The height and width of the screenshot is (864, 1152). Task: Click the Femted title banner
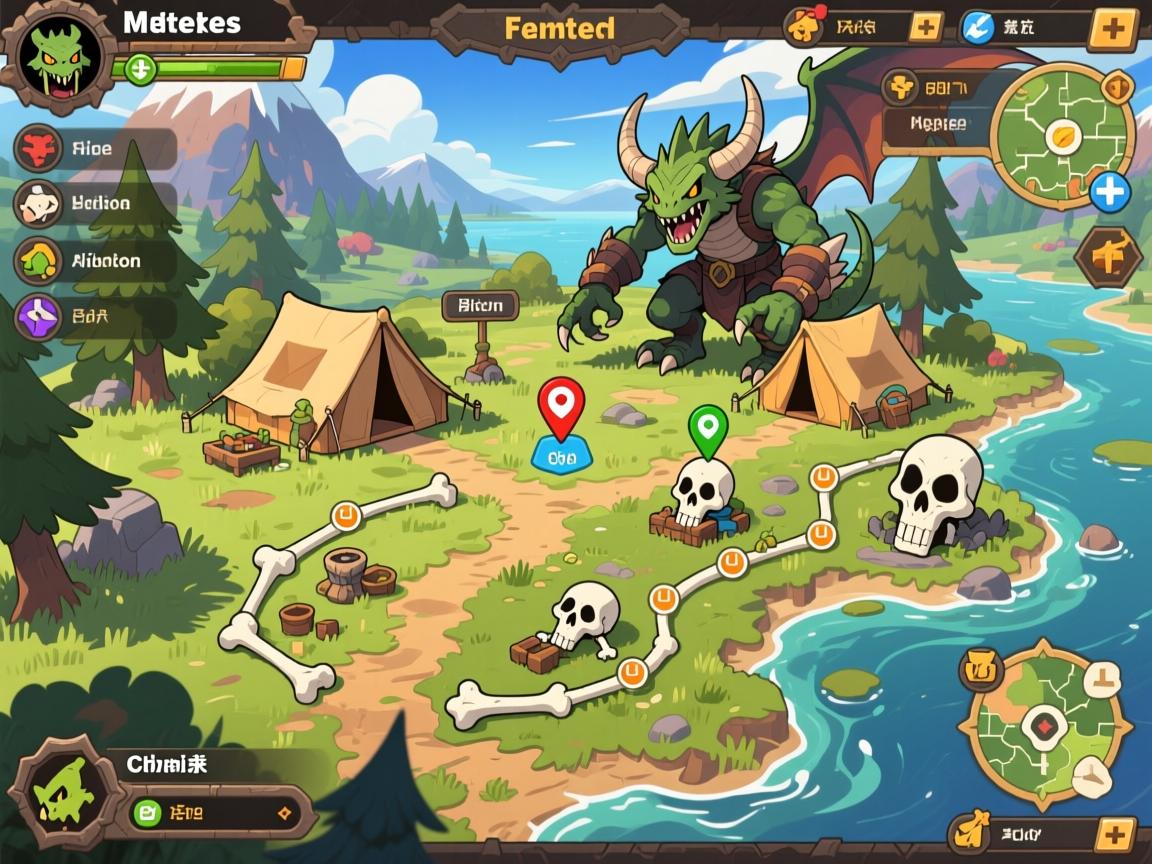click(x=559, y=29)
